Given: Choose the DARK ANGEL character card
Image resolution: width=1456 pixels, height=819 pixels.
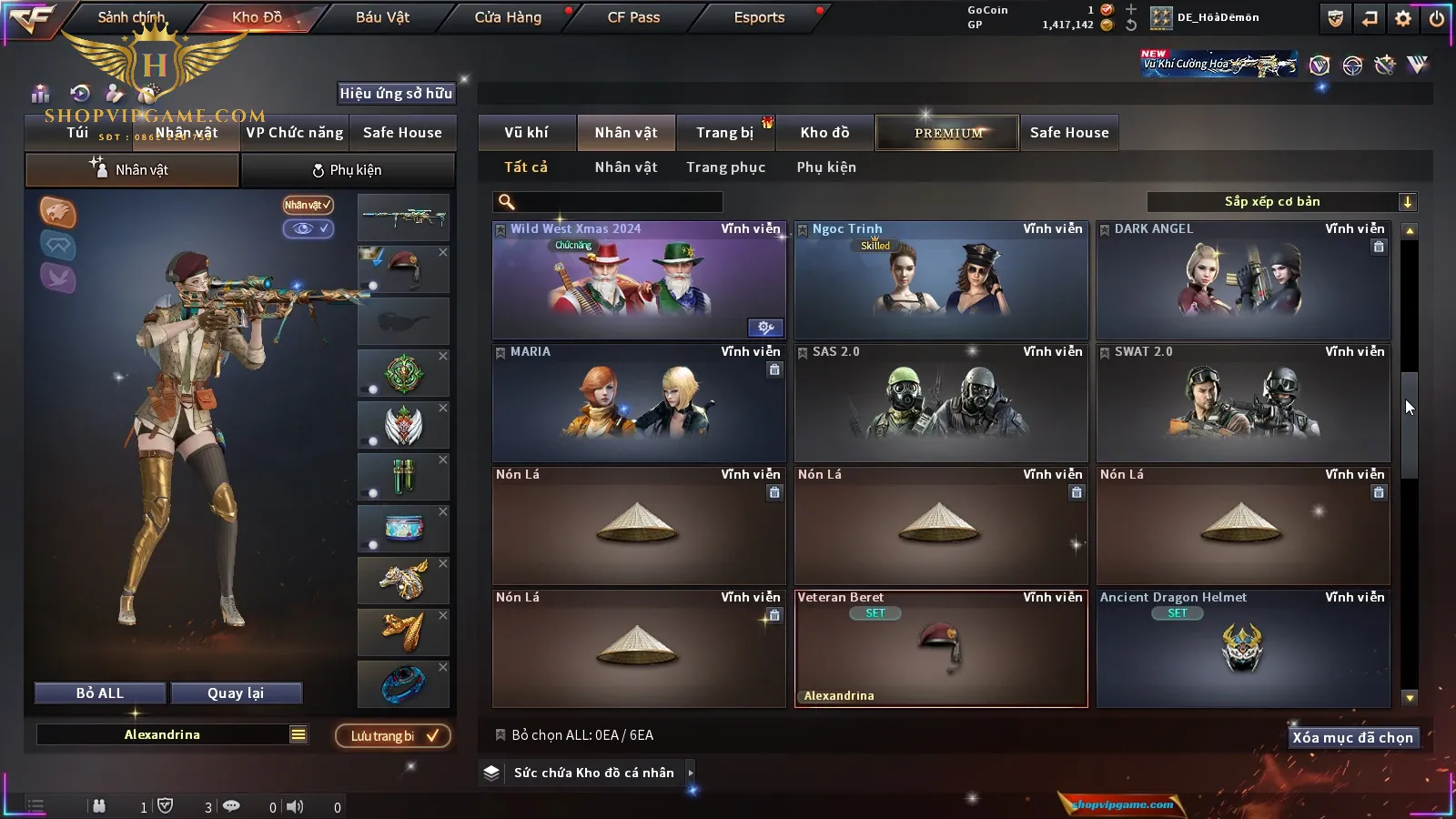Looking at the screenshot, I should [1242, 280].
